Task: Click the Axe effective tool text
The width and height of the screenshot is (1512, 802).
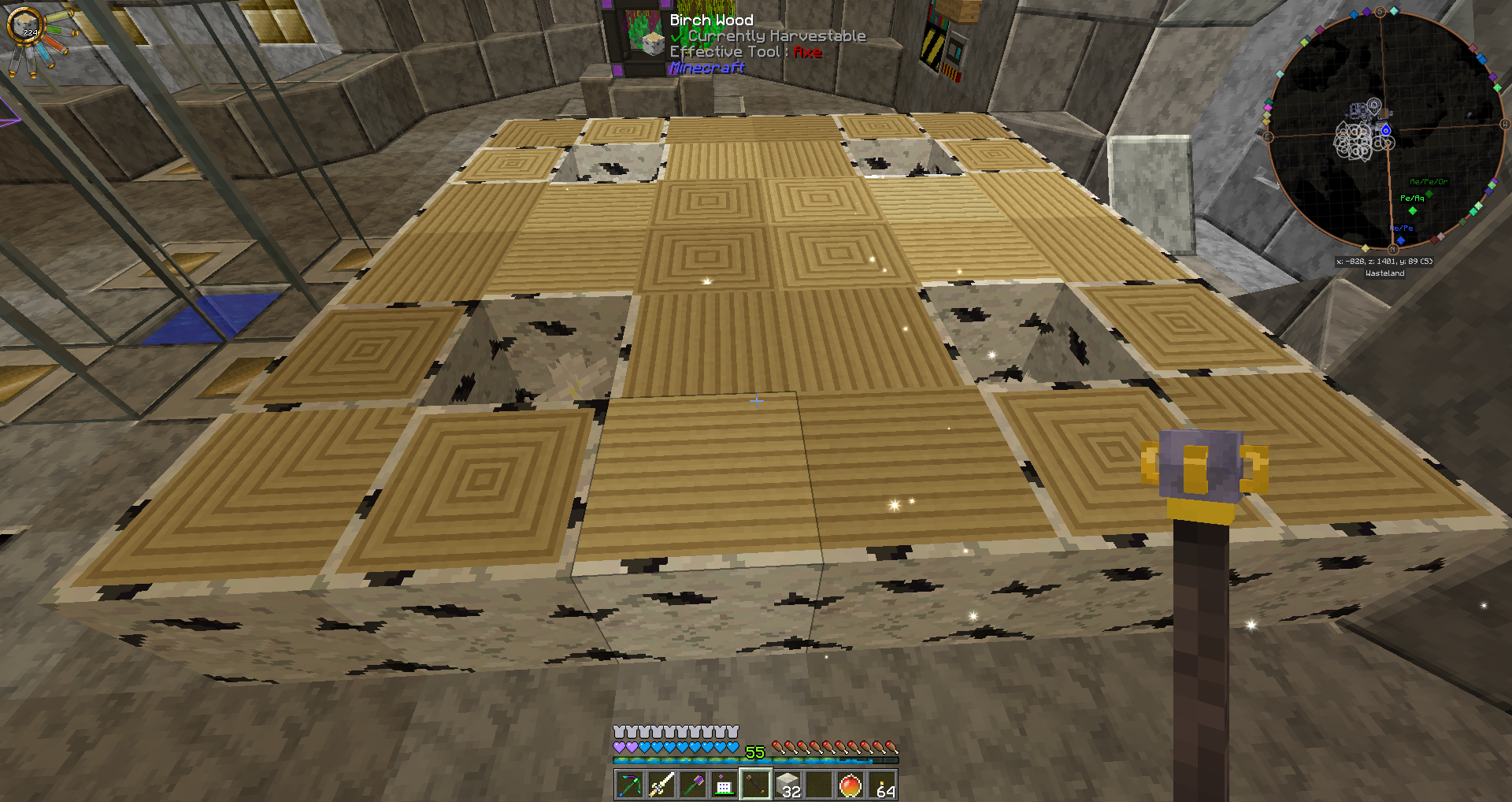Action: pyautogui.click(x=806, y=52)
